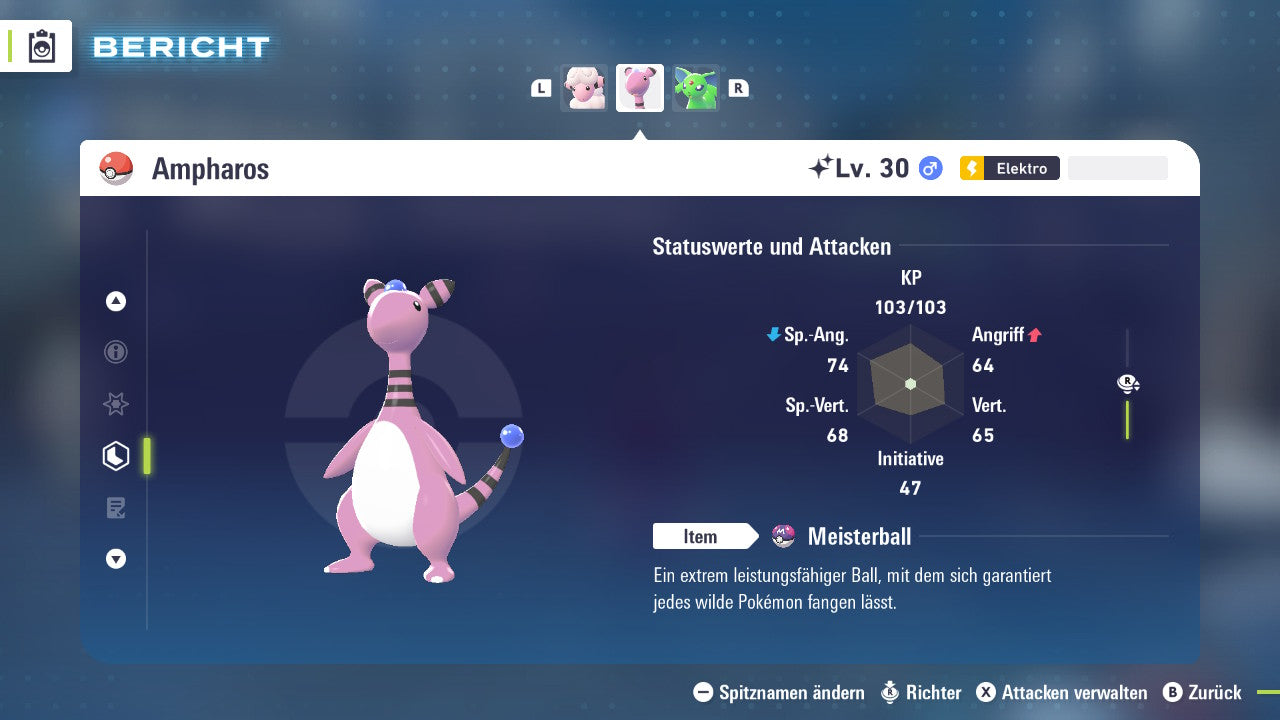Select the memo notes tab in sidebar
This screenshot has height=720, width=1280.
(x=115, y=507)
